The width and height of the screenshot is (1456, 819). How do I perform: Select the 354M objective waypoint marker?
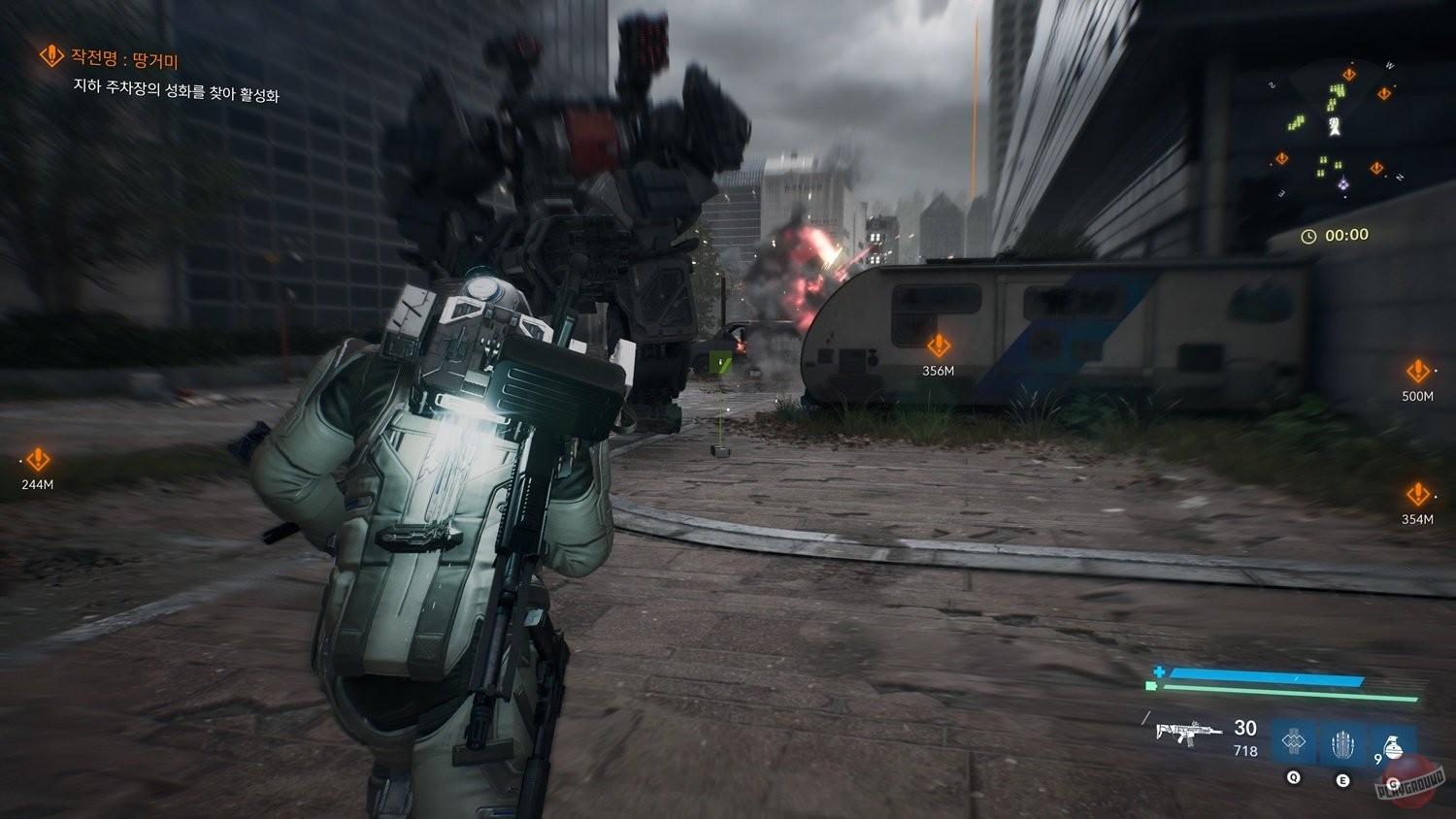pos(1417,495)
